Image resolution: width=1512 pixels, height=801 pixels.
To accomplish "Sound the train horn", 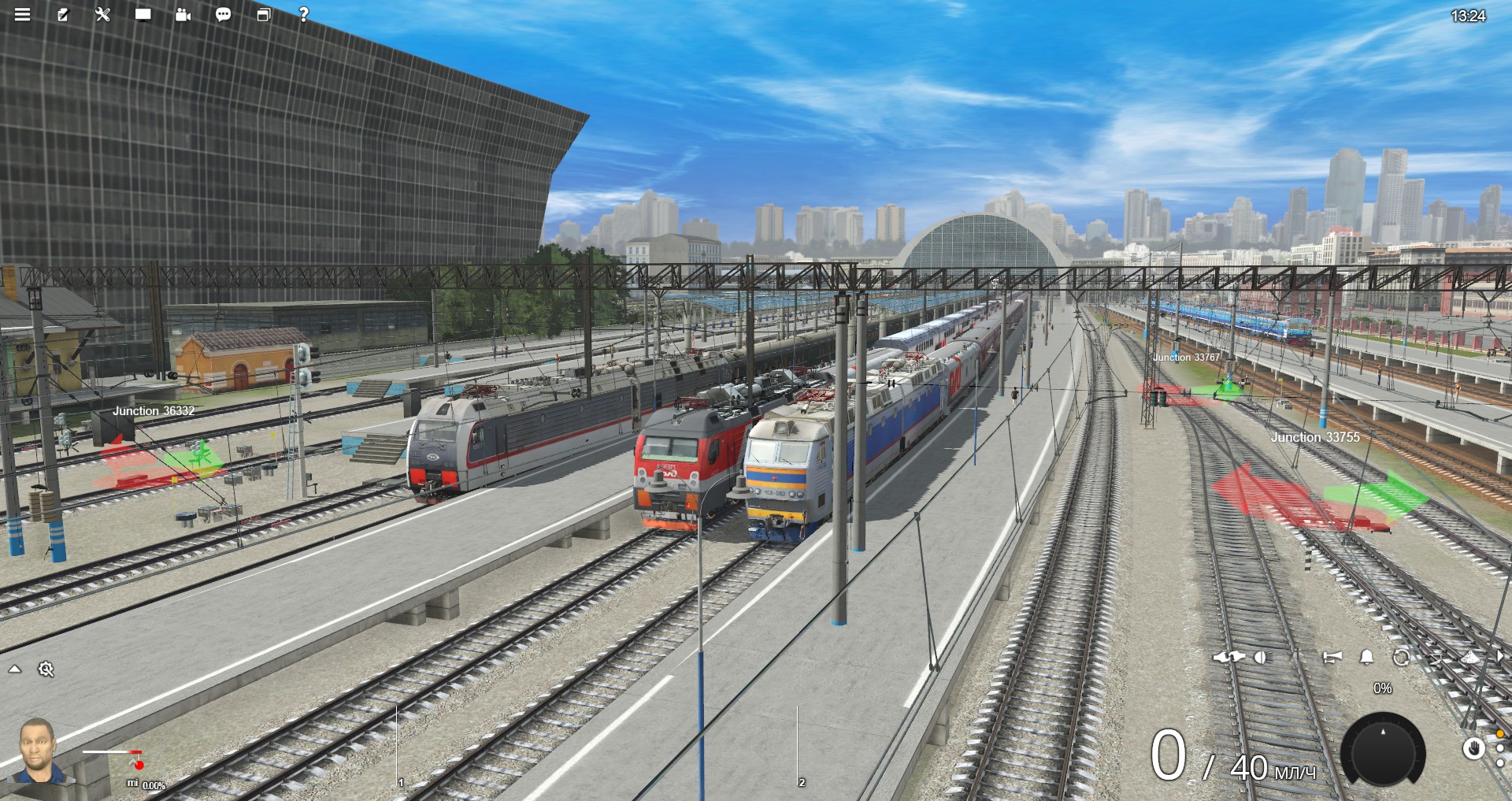I will pos(1332,657).
